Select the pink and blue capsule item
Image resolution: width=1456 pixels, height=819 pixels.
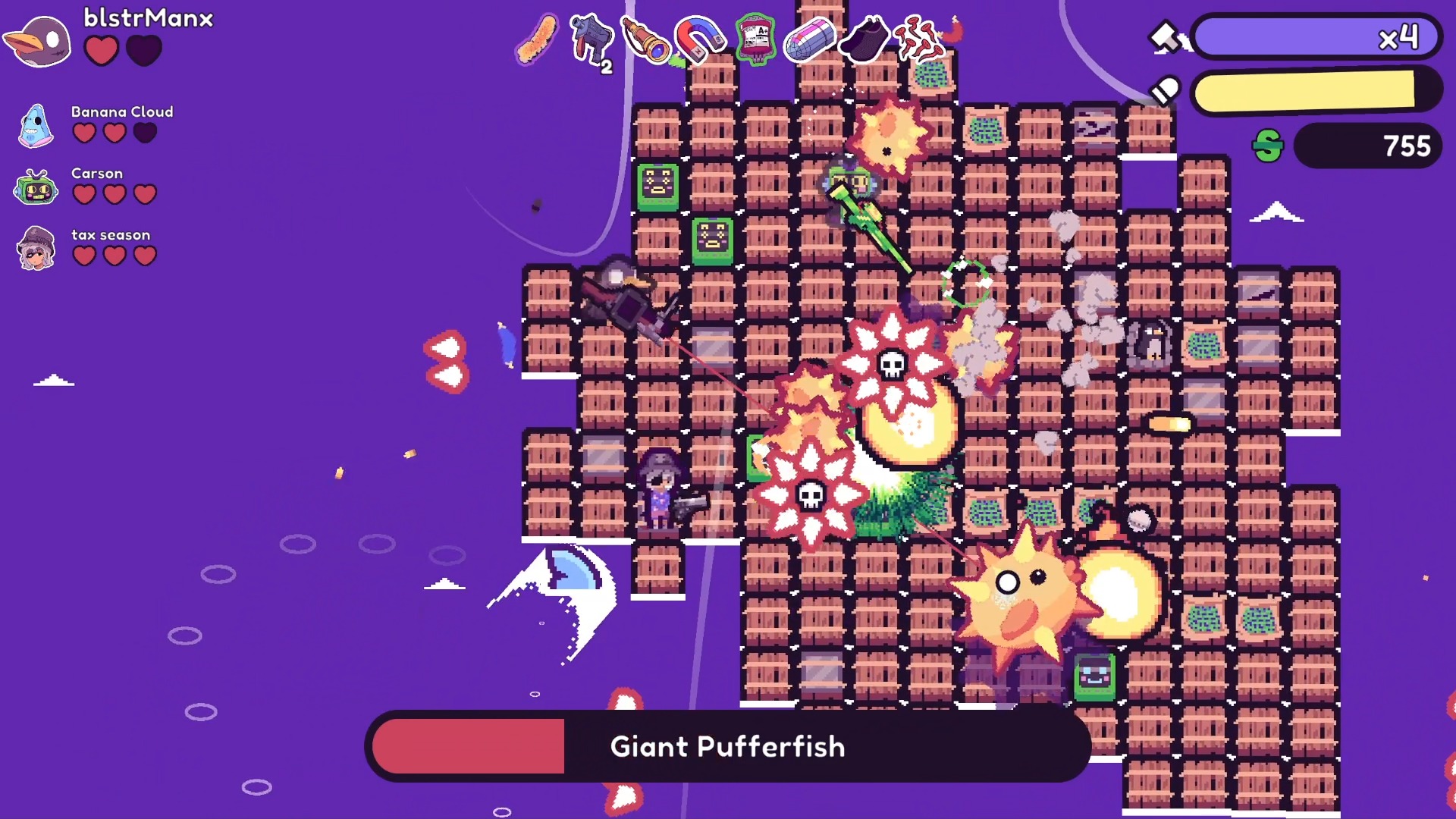pos(809,39)
